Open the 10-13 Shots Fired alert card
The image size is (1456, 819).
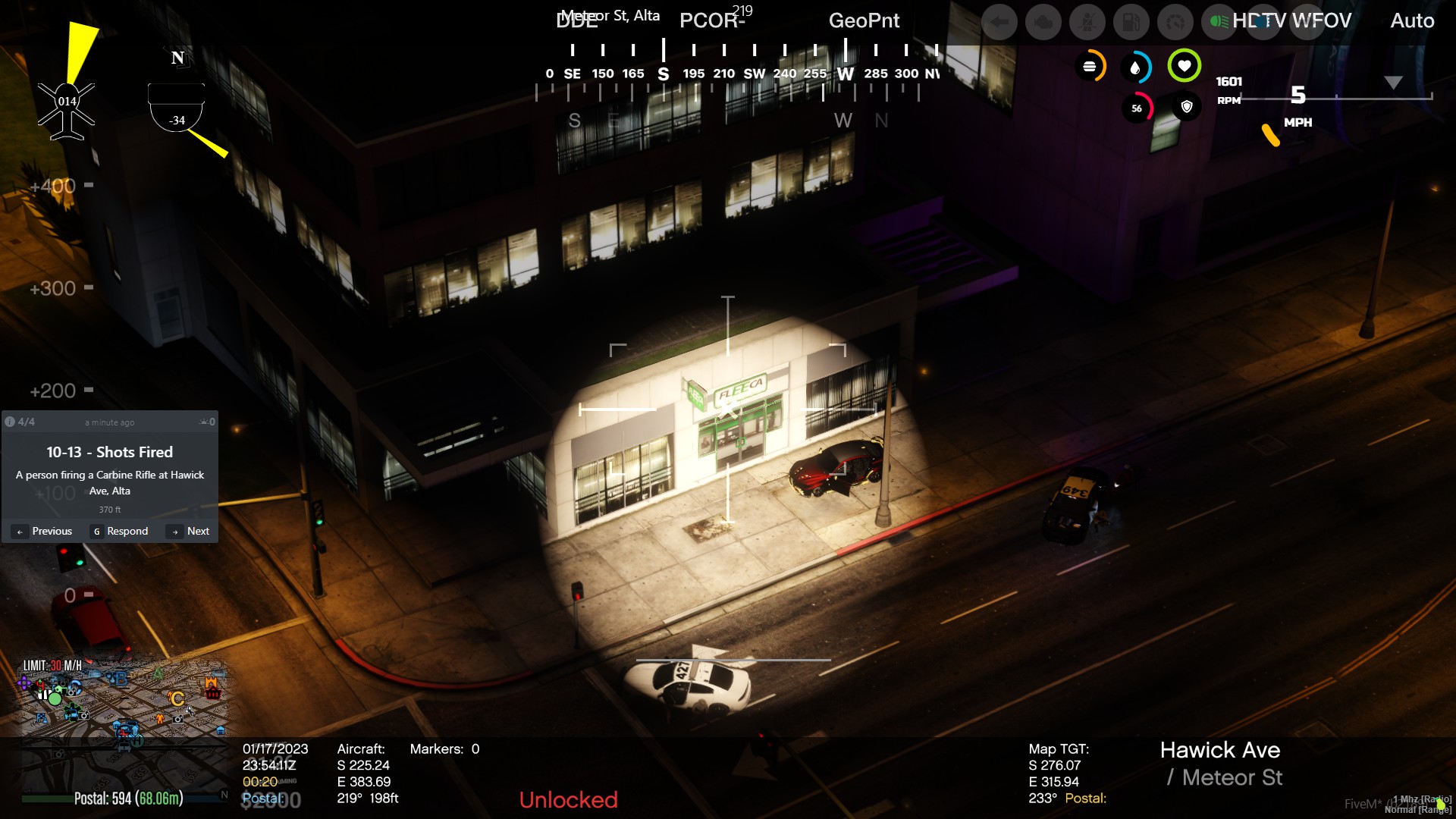(x=110, y=471)
